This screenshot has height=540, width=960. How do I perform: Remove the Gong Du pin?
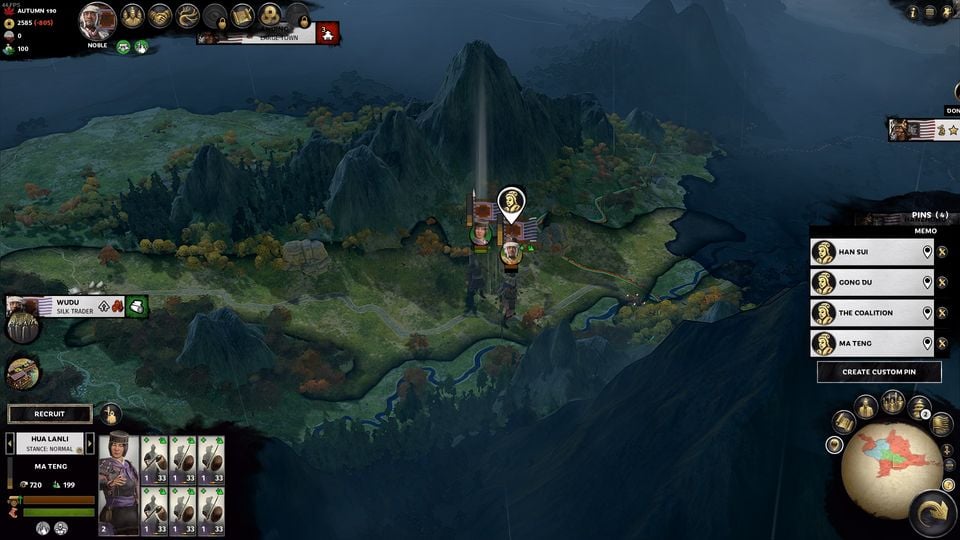[942, 283]
